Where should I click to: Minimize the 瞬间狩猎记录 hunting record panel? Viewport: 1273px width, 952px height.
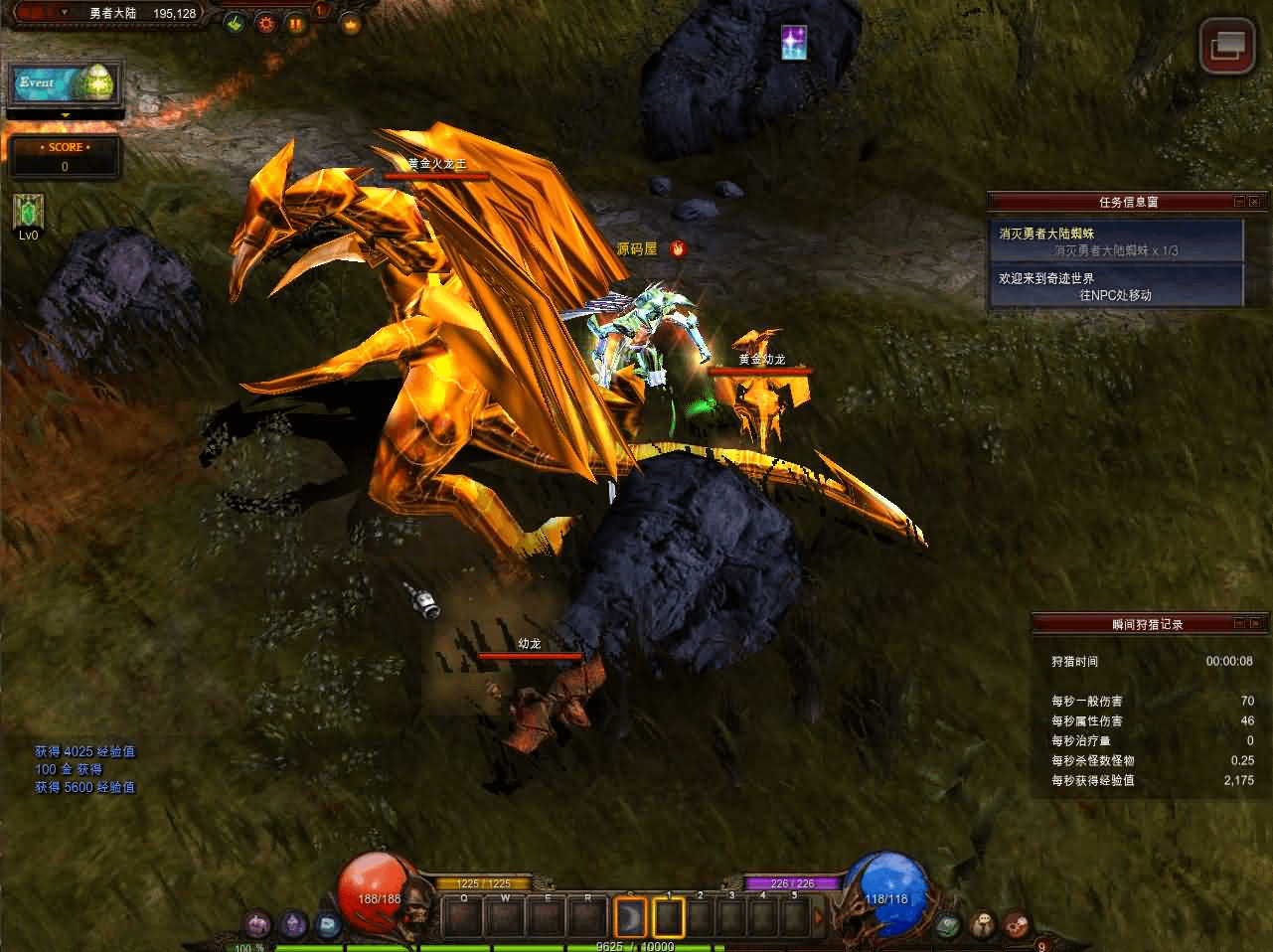pyautogui.click(x=1239, y=624)
